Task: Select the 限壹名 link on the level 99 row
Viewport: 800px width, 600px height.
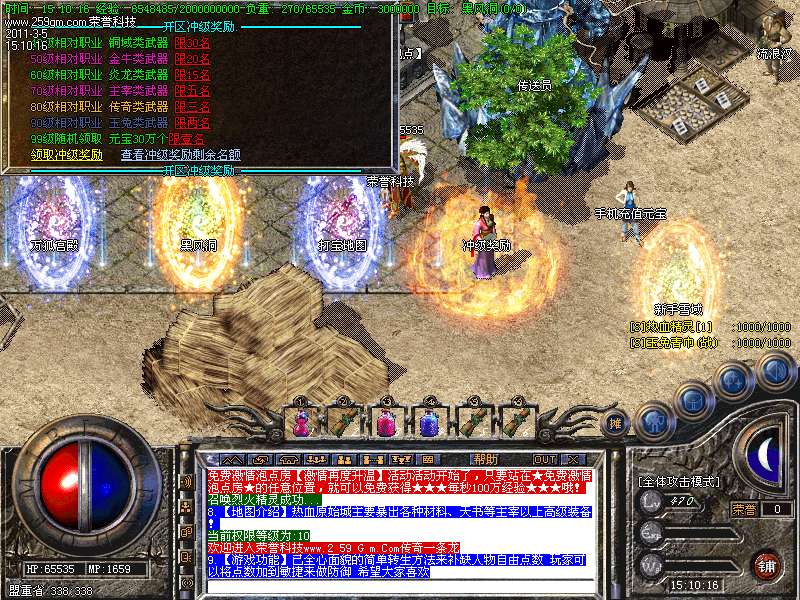Action: (187, 138)
